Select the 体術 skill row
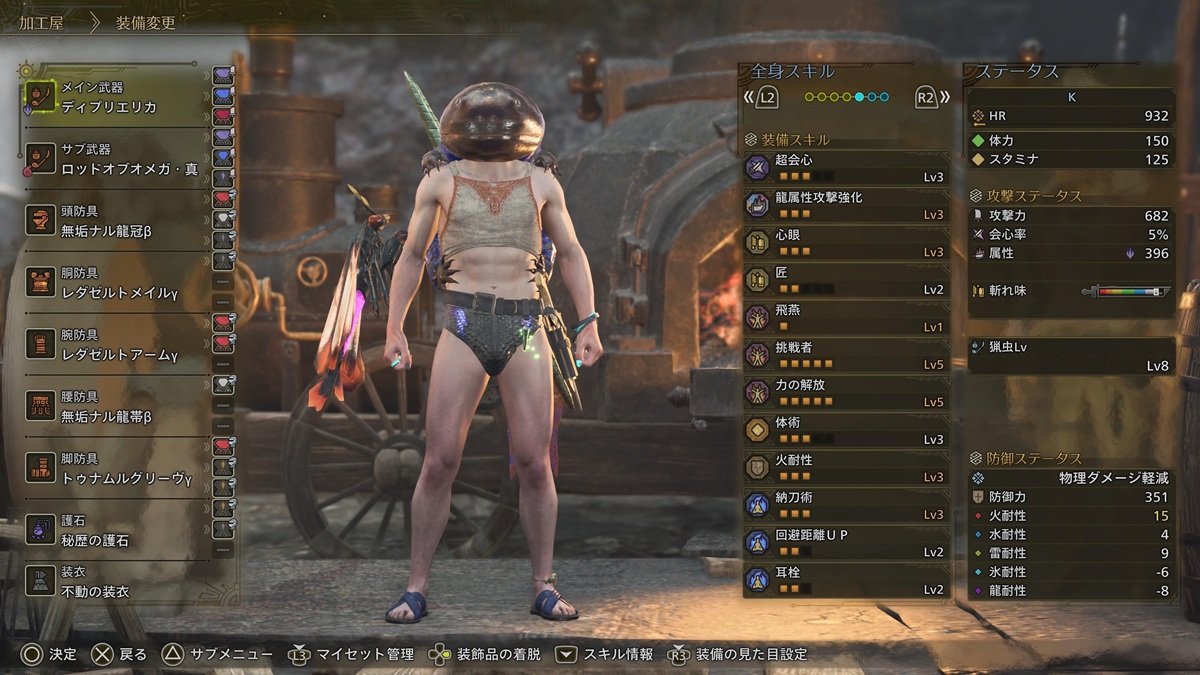This screenshot has width=1200, height=675. (x=845, y=431)
